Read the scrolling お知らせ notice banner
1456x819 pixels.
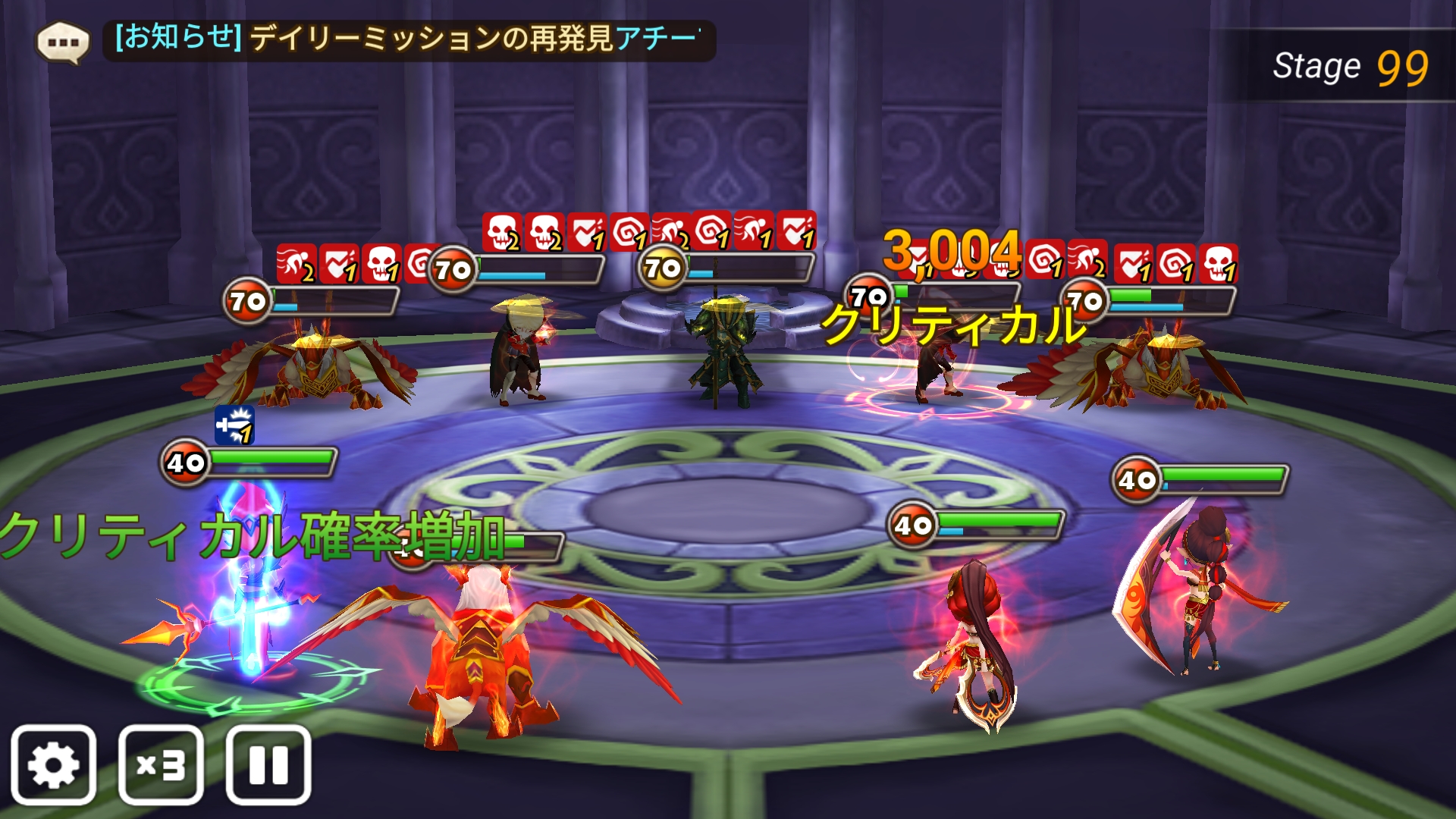pos(409,39)
